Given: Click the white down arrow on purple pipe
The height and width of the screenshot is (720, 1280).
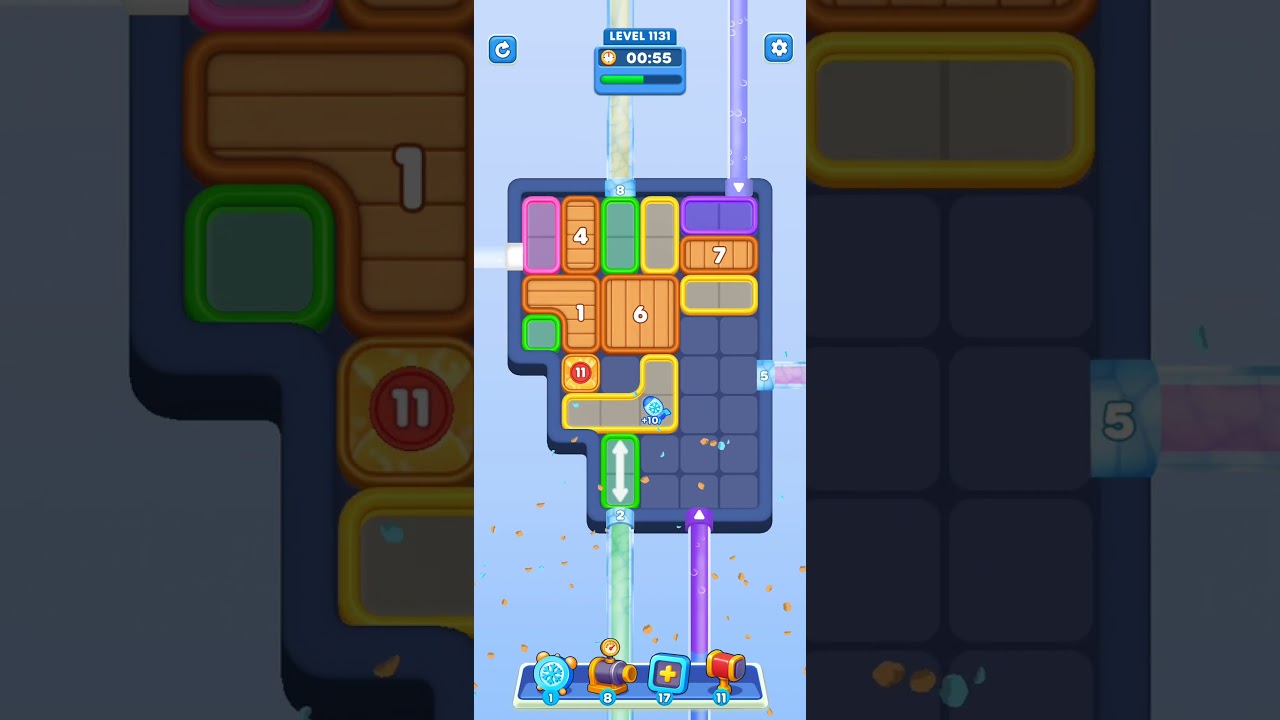Looking at the screenshot, I should point(737,187).
